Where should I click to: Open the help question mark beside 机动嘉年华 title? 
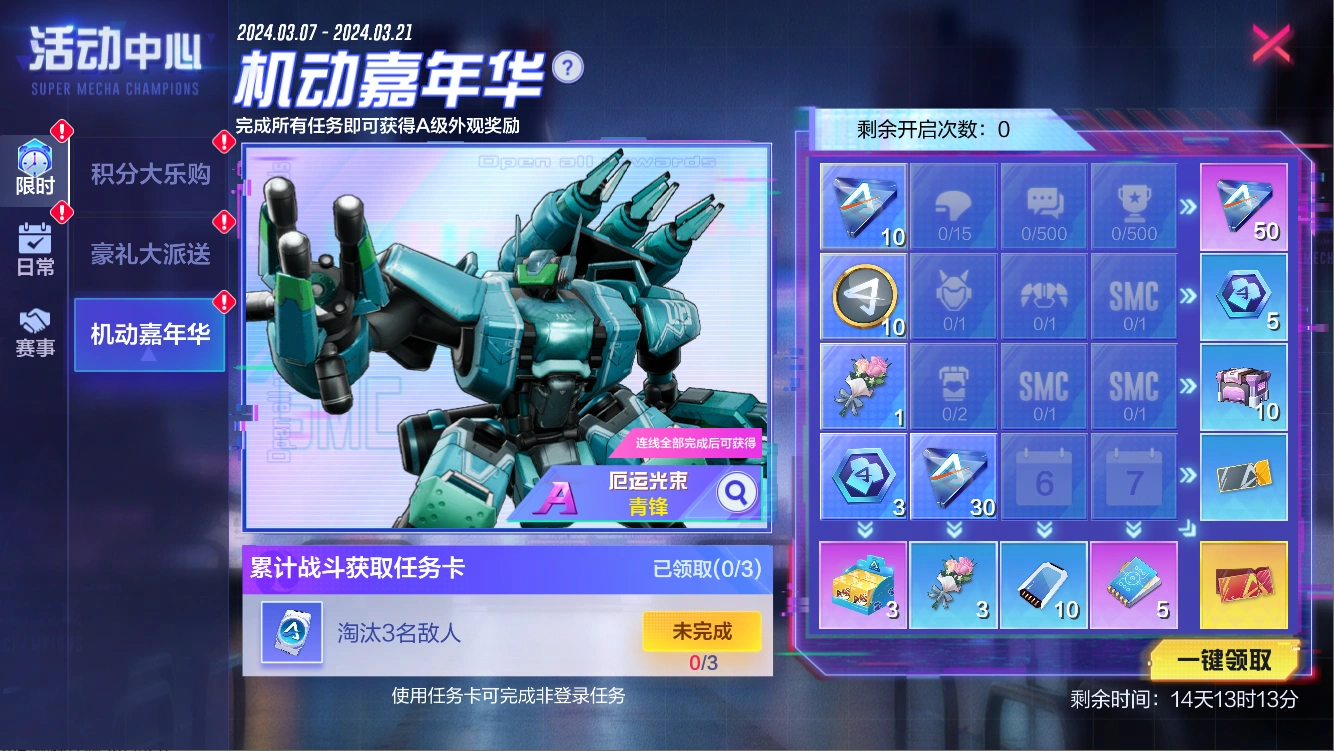pyautogui.click(x=566, y=67)
